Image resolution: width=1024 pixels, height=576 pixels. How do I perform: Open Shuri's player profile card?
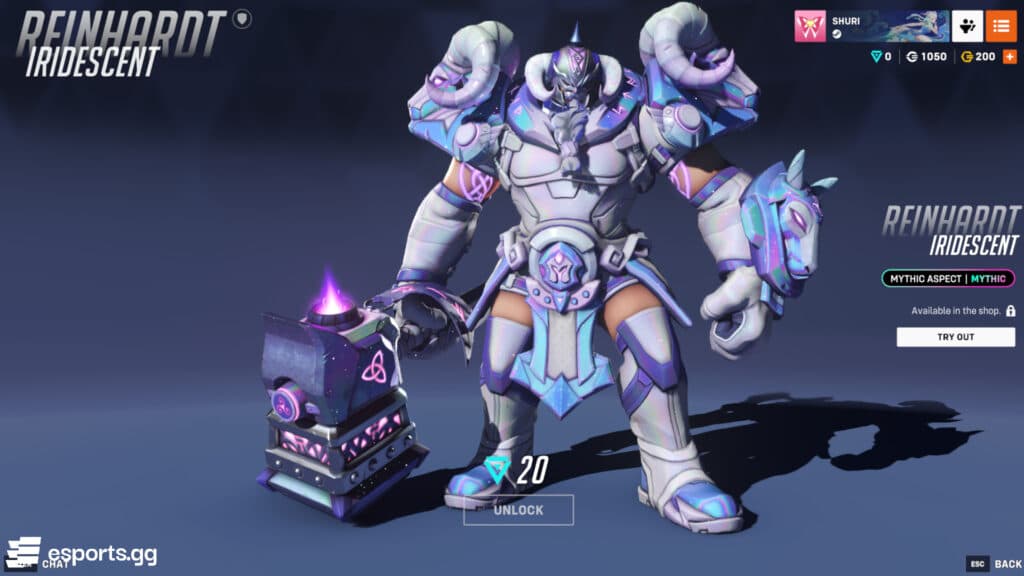870,26
